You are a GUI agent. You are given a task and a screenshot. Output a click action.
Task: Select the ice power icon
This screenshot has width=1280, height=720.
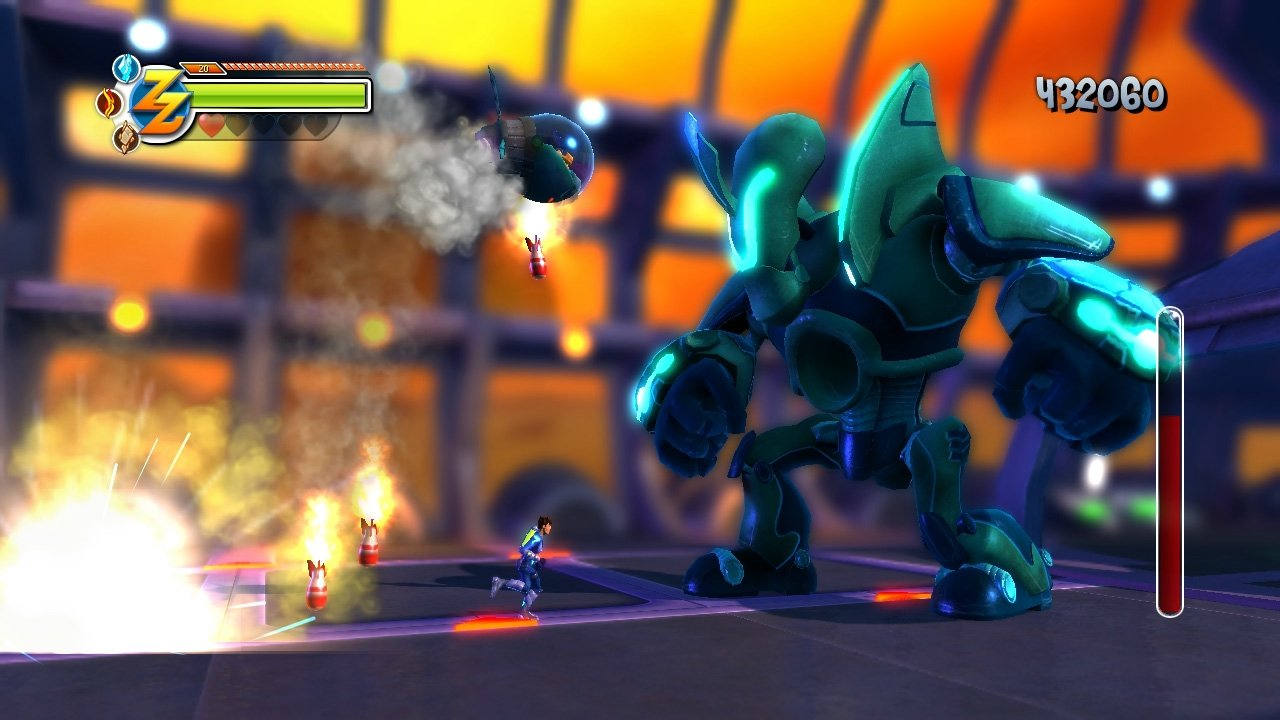(125, 68)
